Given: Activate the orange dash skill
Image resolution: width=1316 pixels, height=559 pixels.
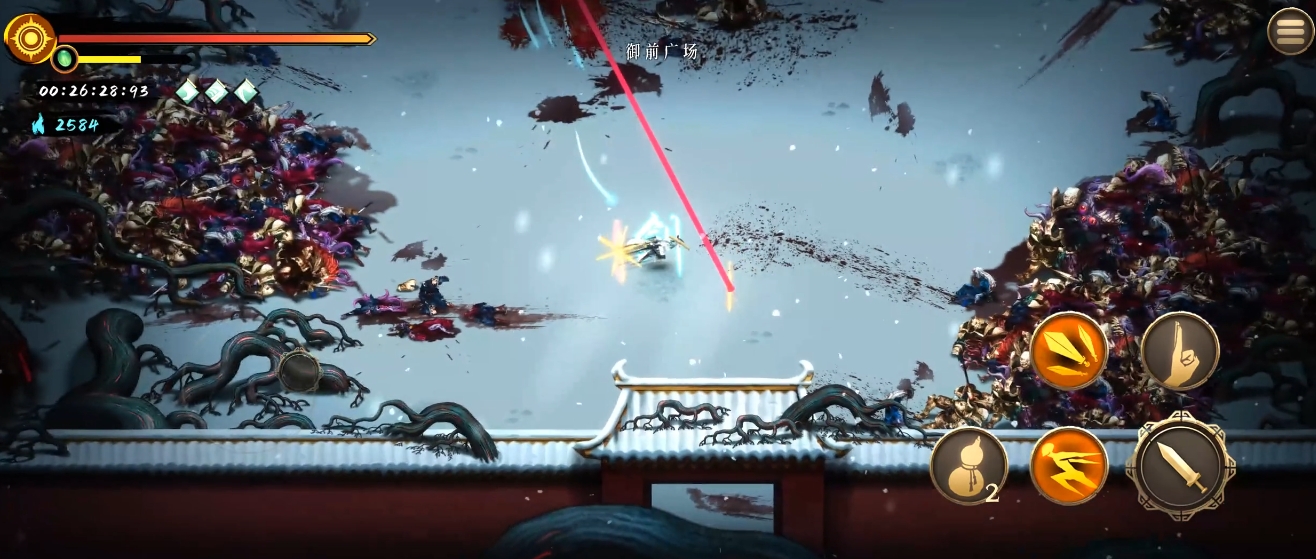Looking at the screenshot, I should click(x=1069, y=465).
